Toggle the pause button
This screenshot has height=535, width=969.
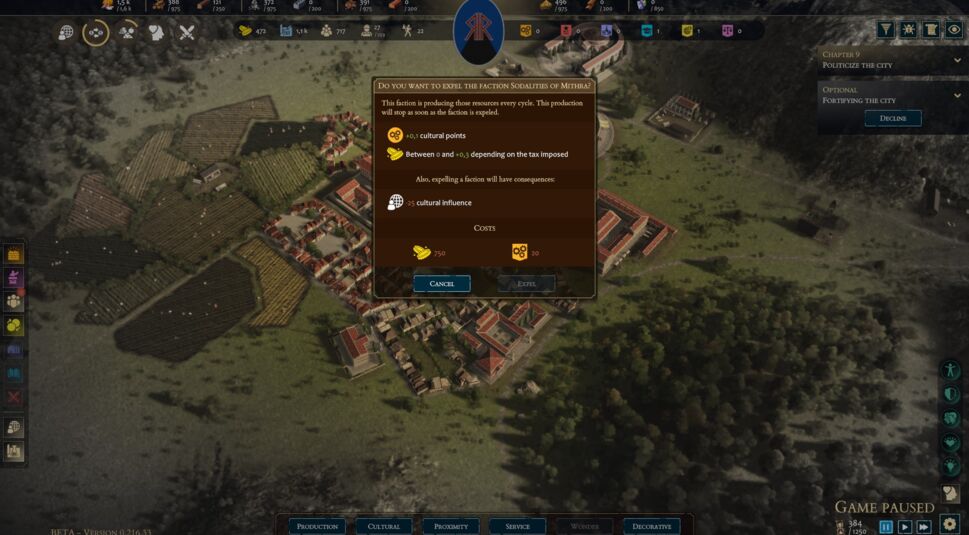pos(886,527)
